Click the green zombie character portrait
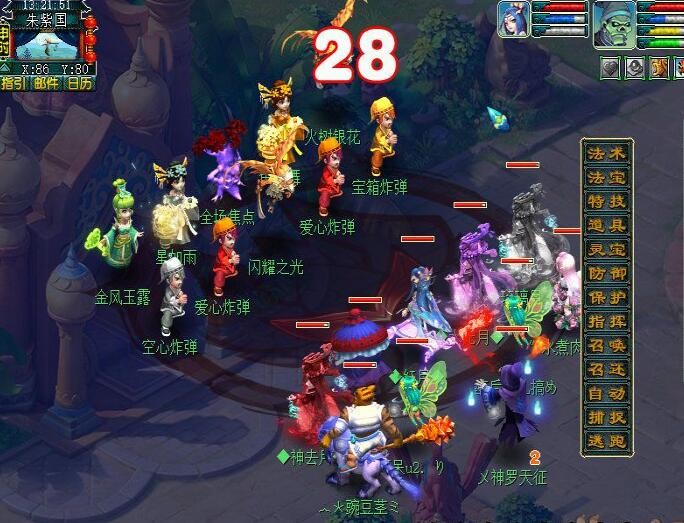Screen dimensions: 684x523 pyautogui.click(x=612, y=24)
